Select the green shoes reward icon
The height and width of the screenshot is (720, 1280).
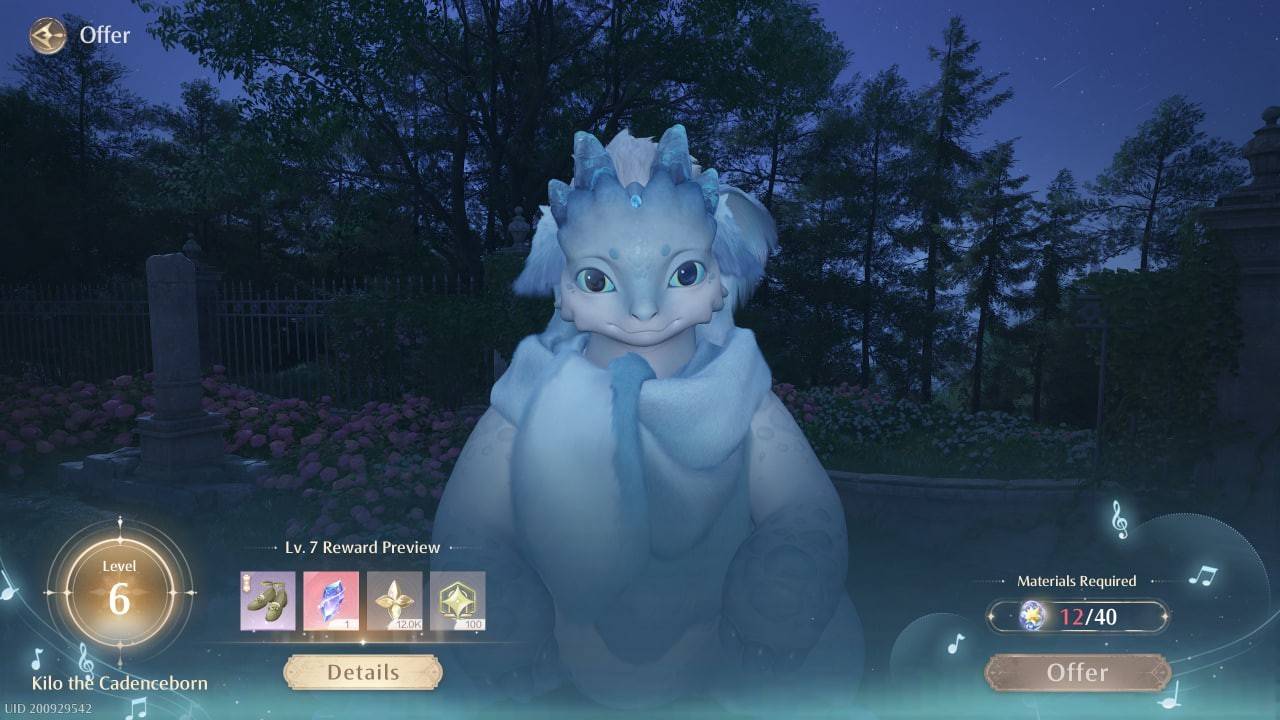266,601
